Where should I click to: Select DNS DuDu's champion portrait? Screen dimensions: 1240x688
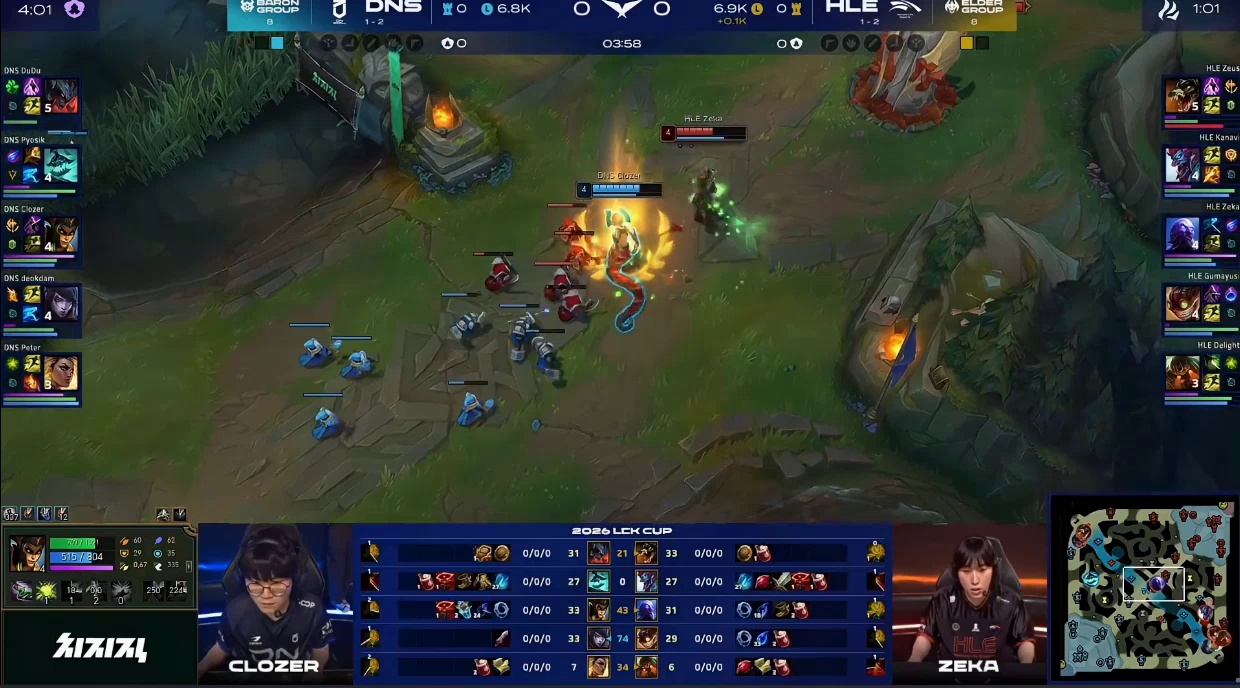point(61,96)
